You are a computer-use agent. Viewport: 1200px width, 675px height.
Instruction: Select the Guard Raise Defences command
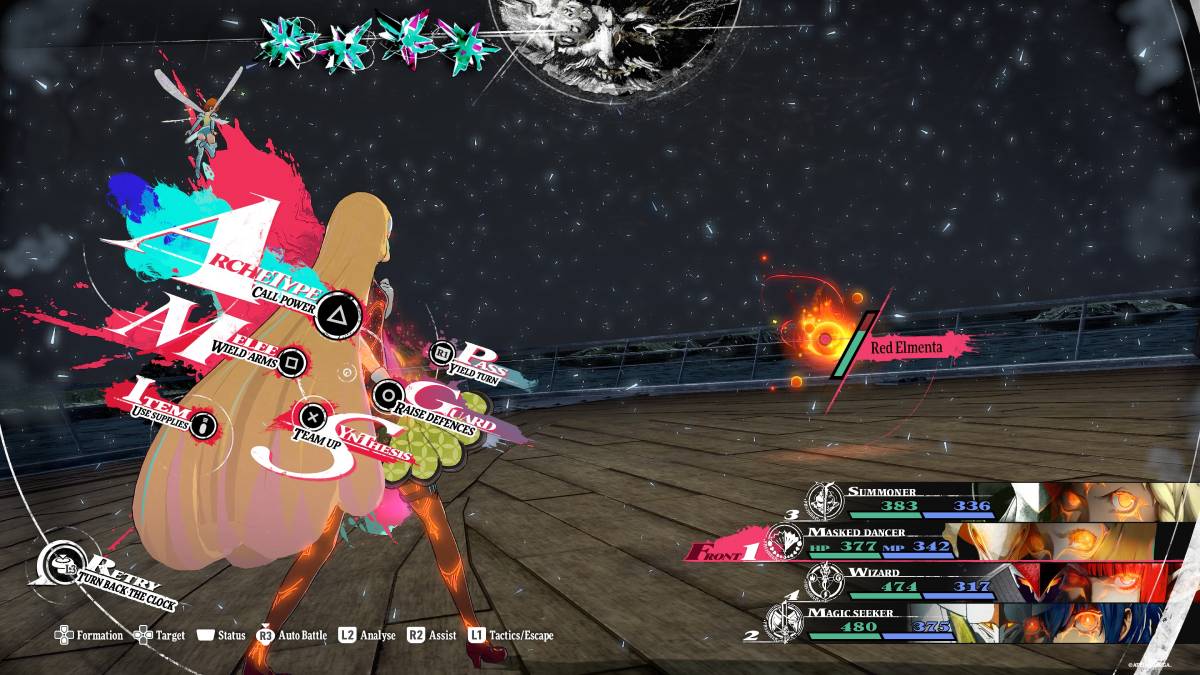pos(387,394)
